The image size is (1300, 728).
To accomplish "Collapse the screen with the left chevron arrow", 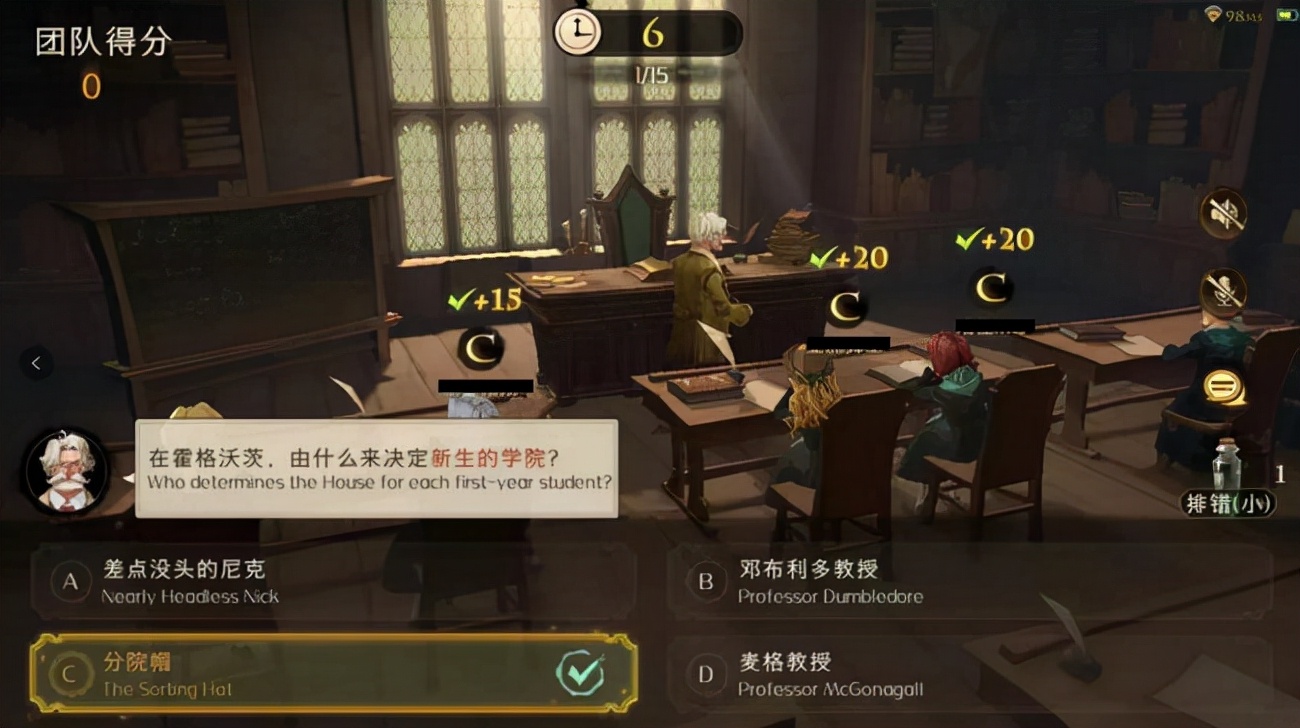I will tap(38, 364).
